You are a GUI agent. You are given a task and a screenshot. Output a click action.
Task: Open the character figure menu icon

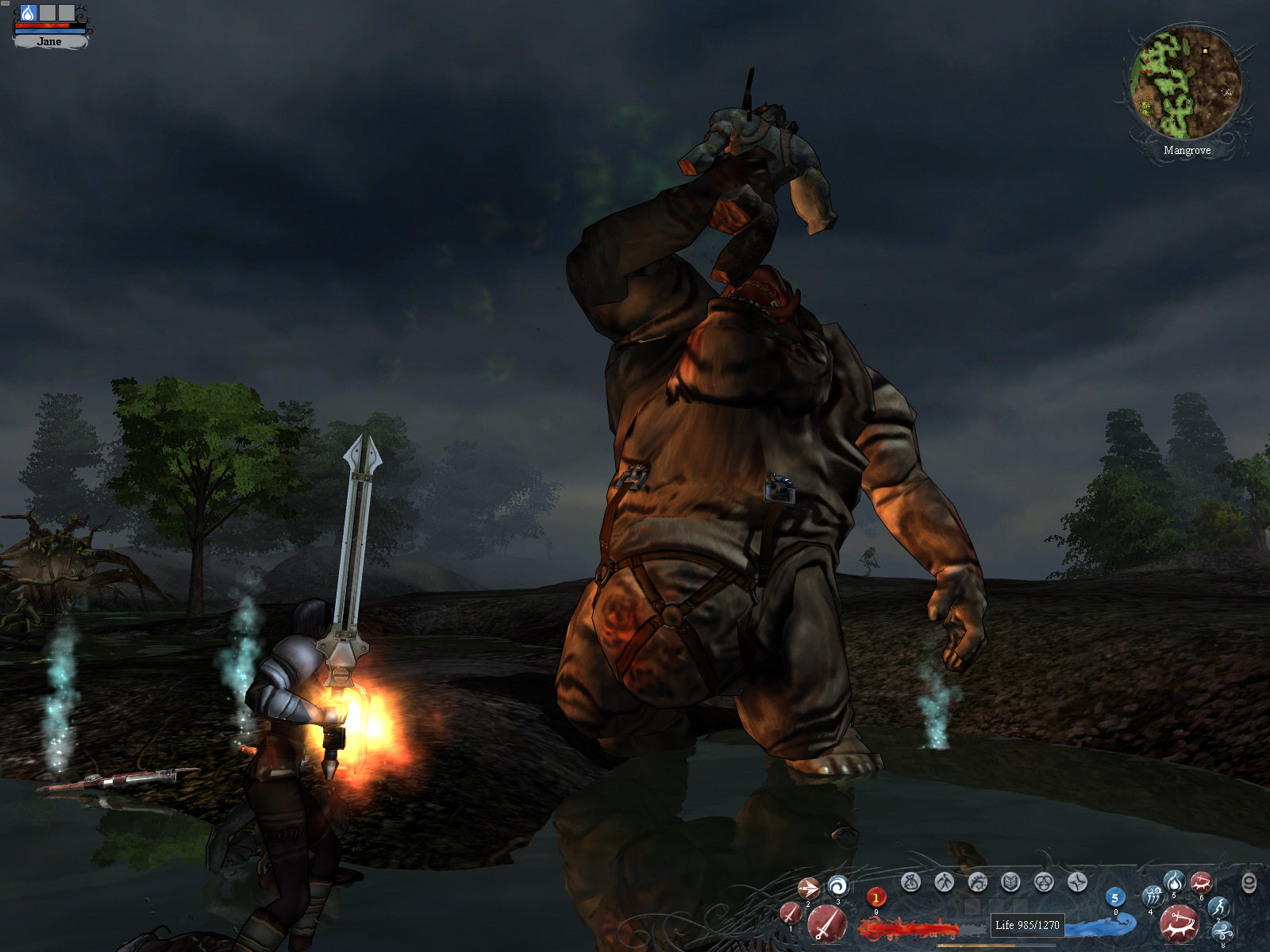[944, 881]
